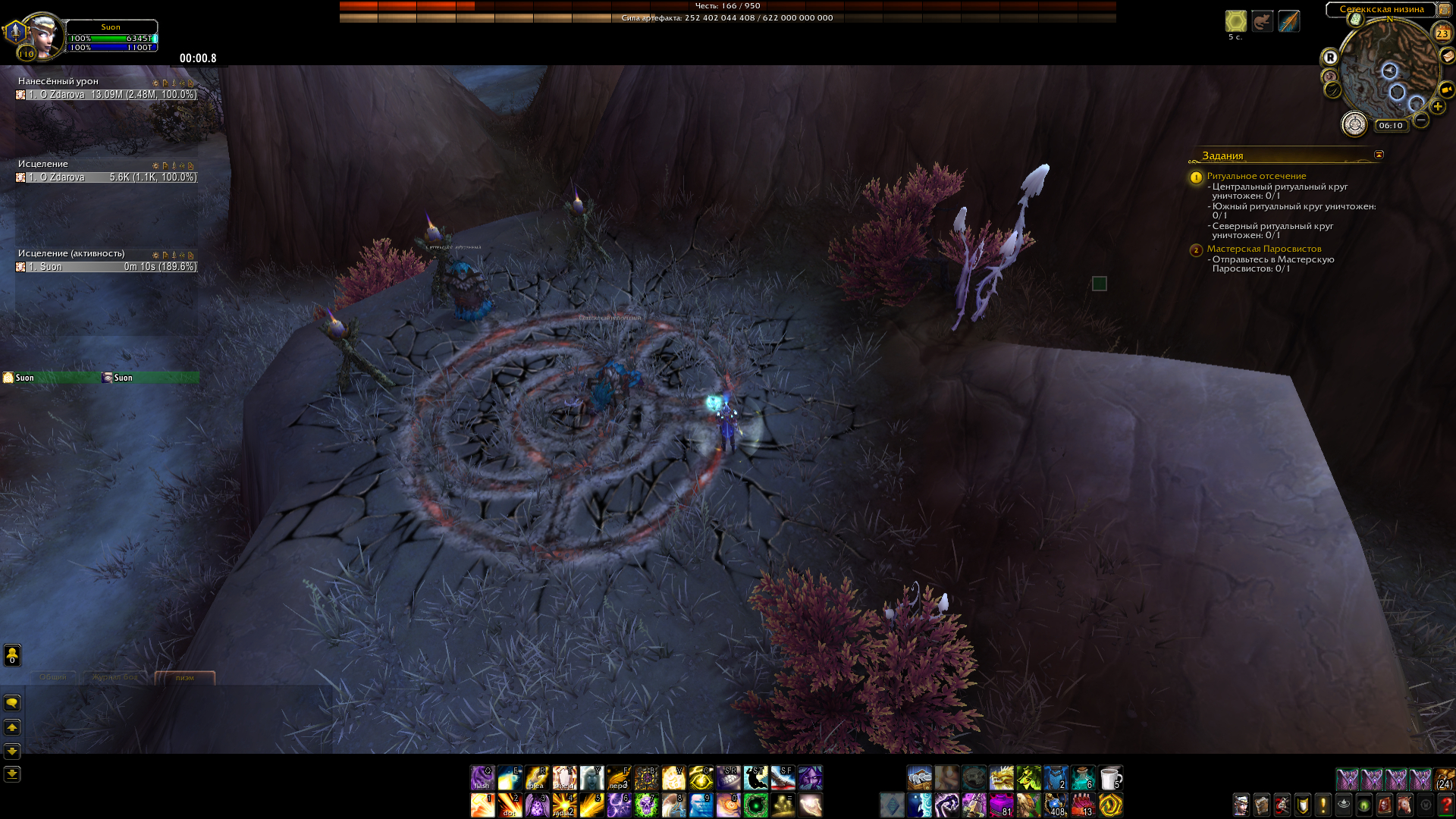
Task: Use the white coffee mug item slot
Action: [x=1110, y=778]
